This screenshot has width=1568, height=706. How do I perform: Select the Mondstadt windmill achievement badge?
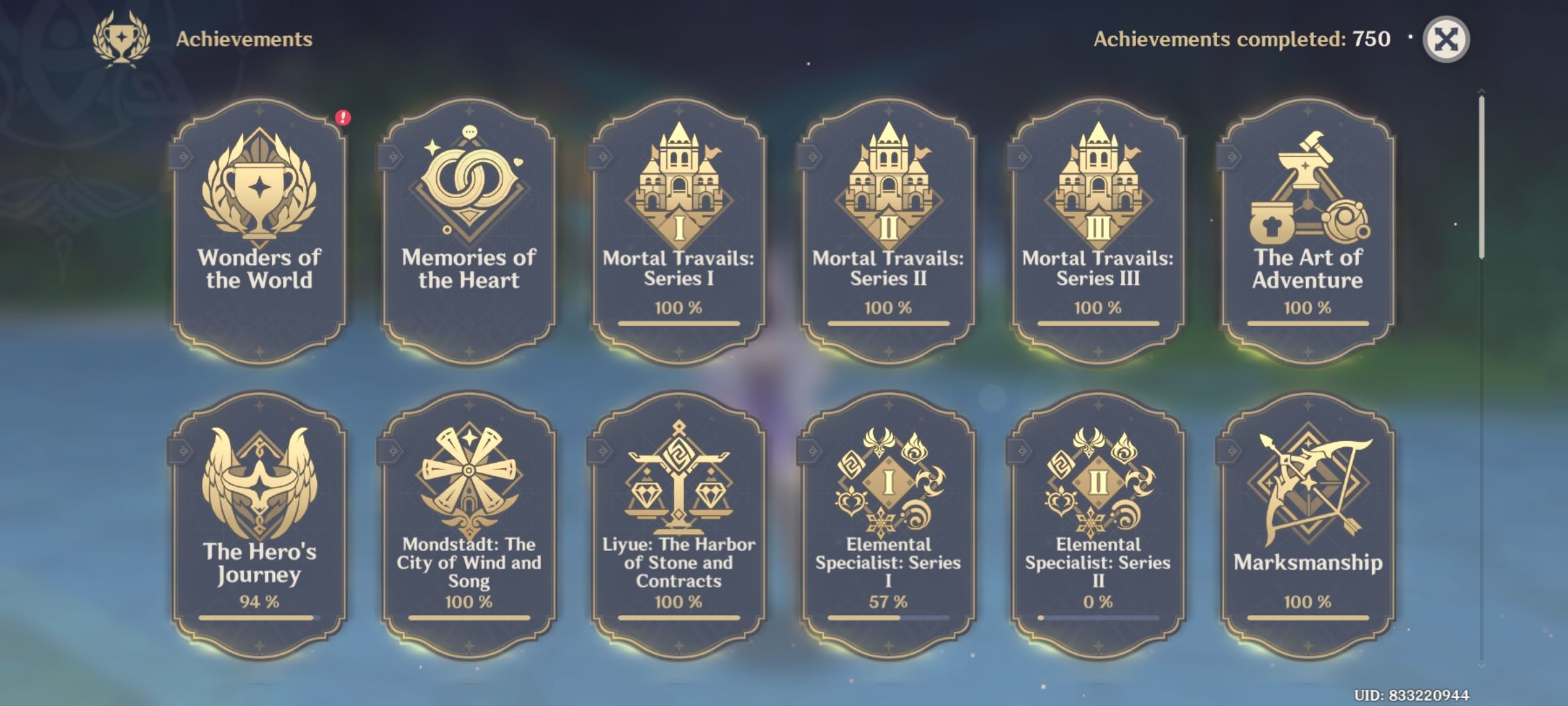472,516
